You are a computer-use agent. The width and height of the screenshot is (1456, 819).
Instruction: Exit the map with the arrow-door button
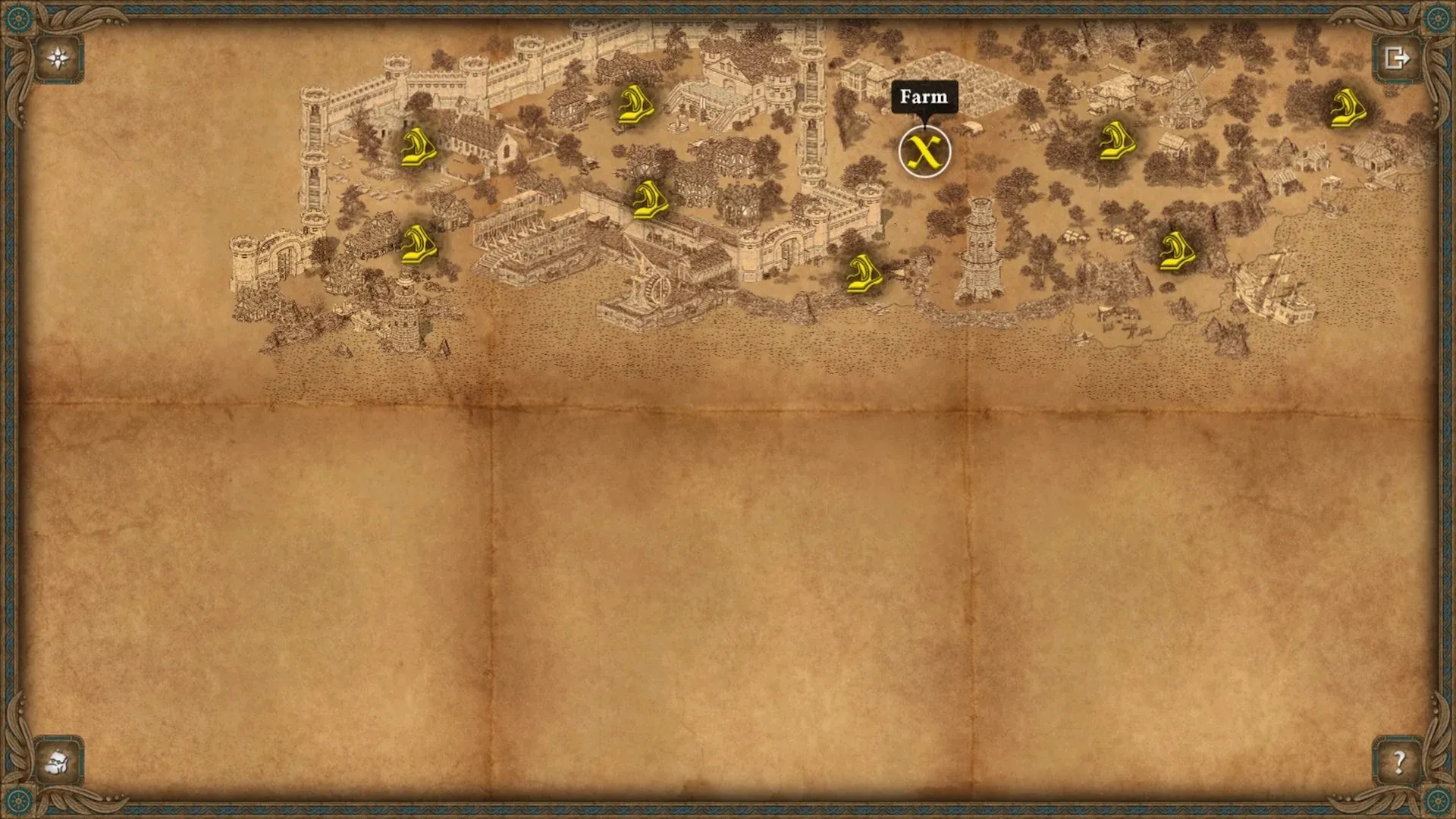pyautogui.click(x=1397, y=58)
